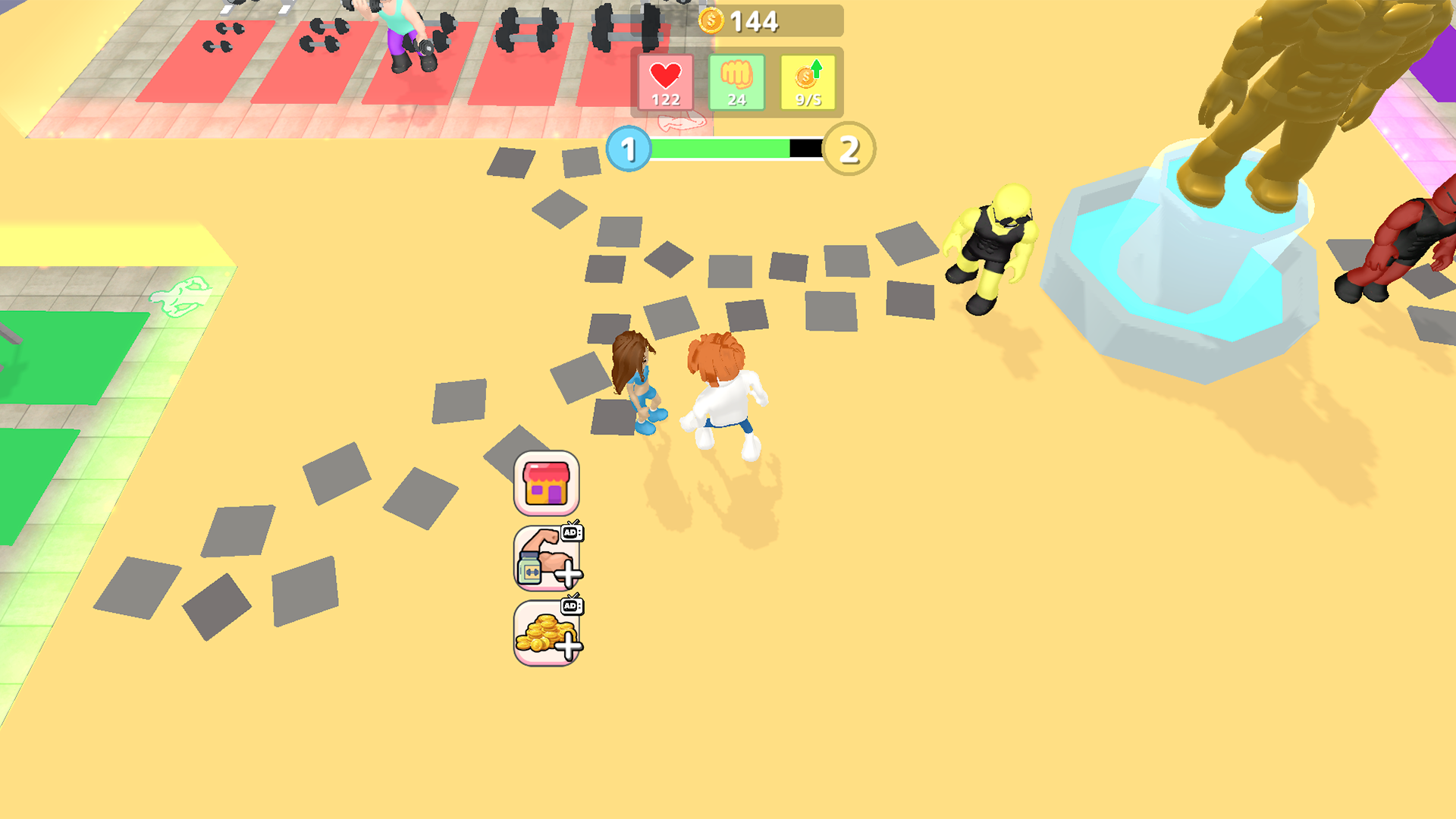Select the punch strength stat showing 24
This screenshot has width=1456, height=819.
pyautogui.click(x=738, y=82)
